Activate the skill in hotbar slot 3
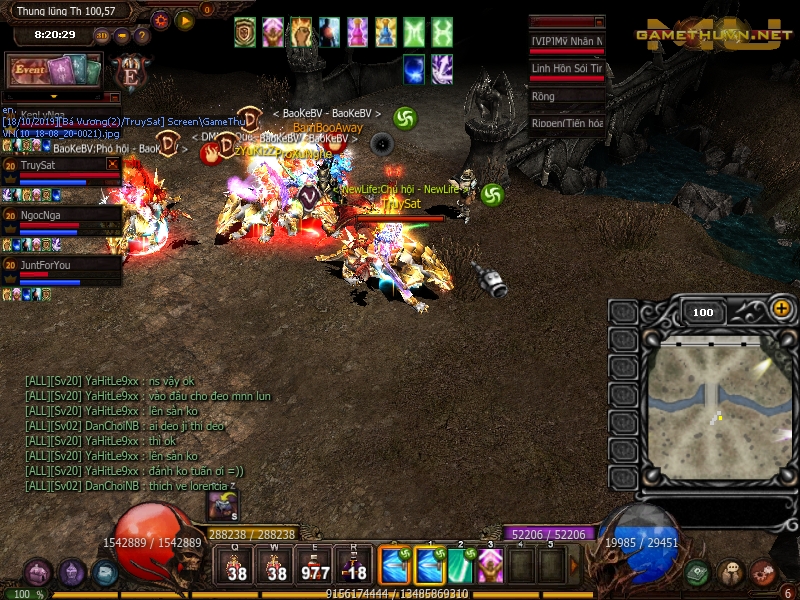 490,565
